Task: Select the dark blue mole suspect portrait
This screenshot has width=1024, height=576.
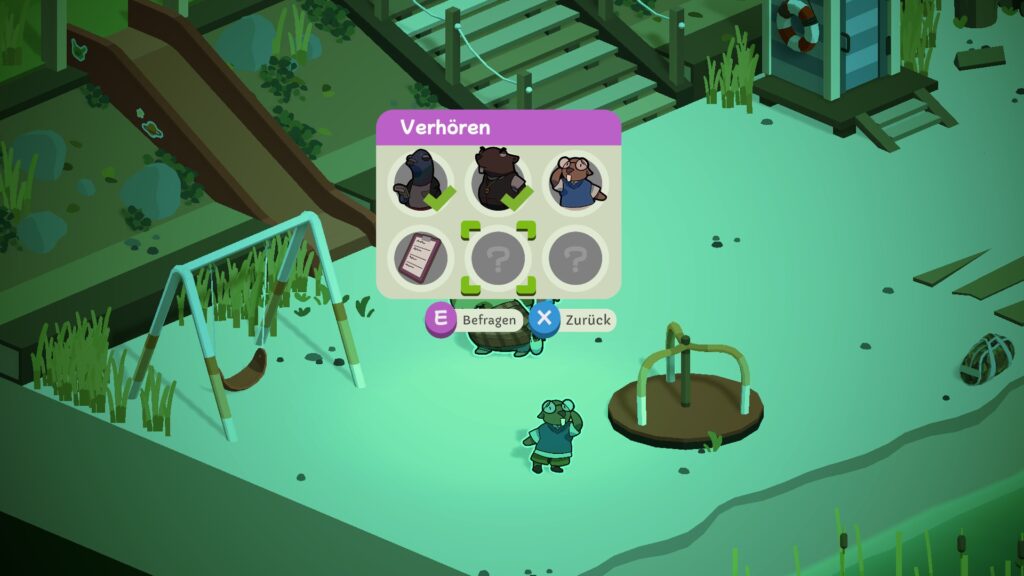Action: [420, 182]
